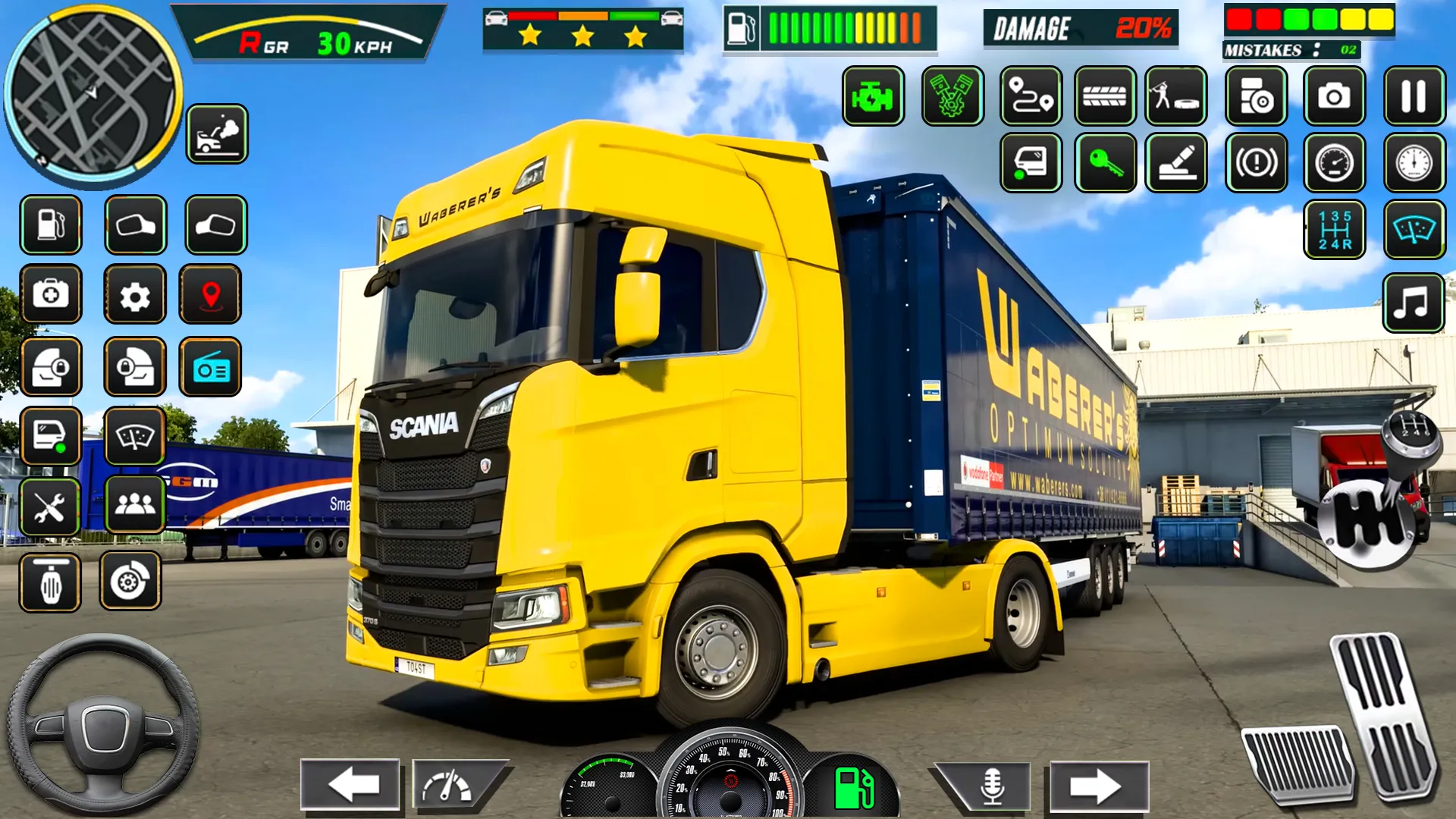Pause the game with the pause button

click(1414, 96)
